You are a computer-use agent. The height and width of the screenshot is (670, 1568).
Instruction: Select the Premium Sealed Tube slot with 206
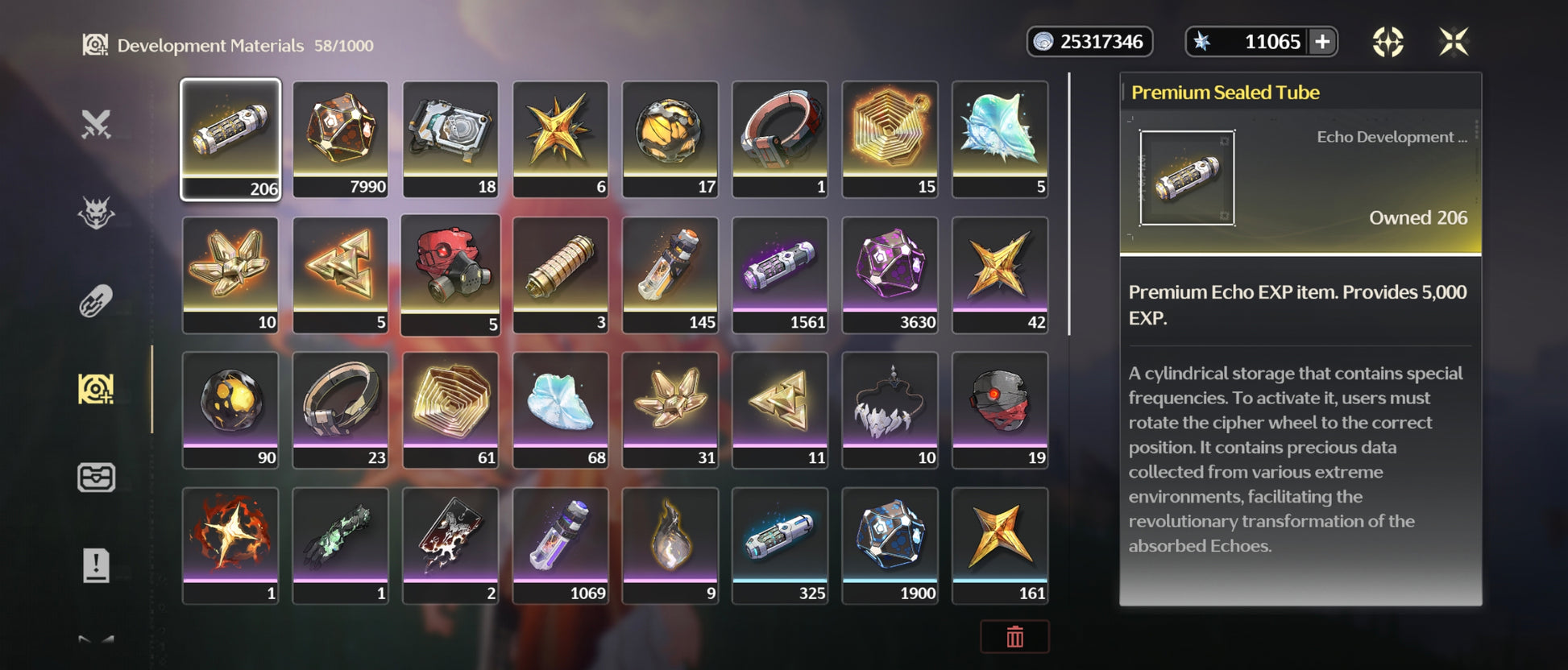(x=230, y=139)
